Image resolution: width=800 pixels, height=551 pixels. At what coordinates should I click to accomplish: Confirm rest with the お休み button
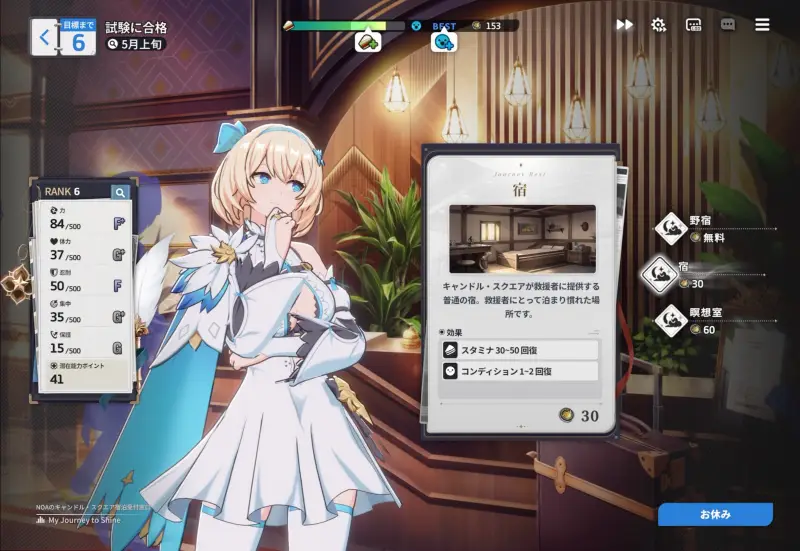[715, 514]
